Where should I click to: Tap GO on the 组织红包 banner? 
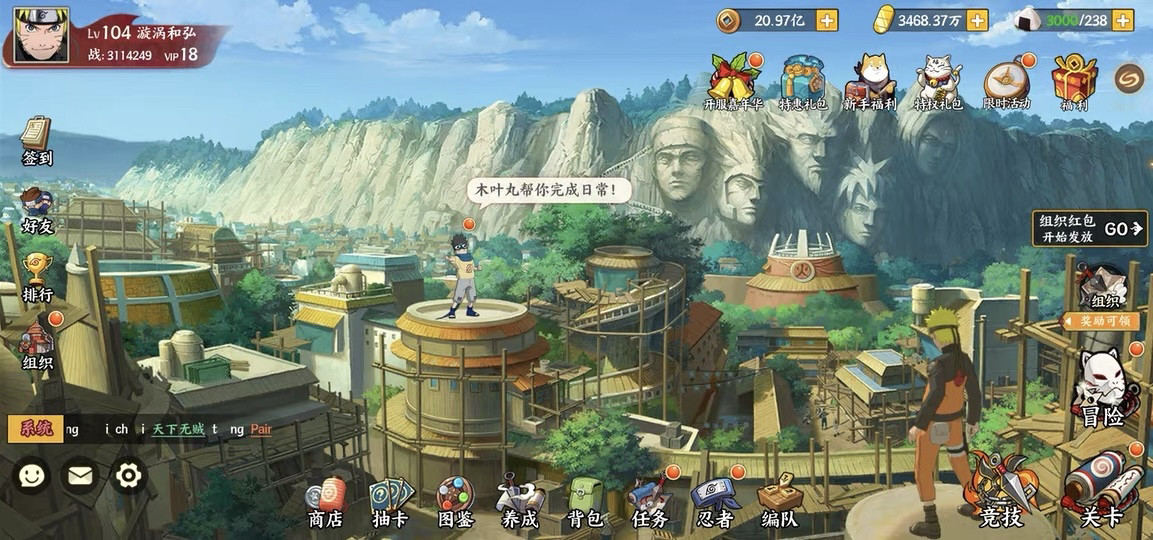(1122, 229)
